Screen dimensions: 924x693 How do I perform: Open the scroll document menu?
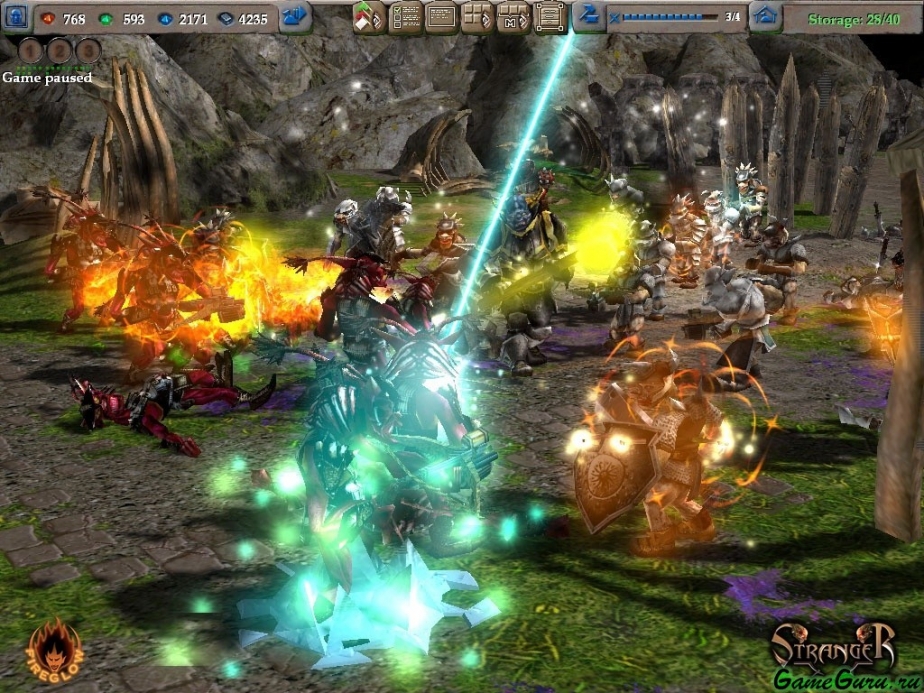[547, 17]
